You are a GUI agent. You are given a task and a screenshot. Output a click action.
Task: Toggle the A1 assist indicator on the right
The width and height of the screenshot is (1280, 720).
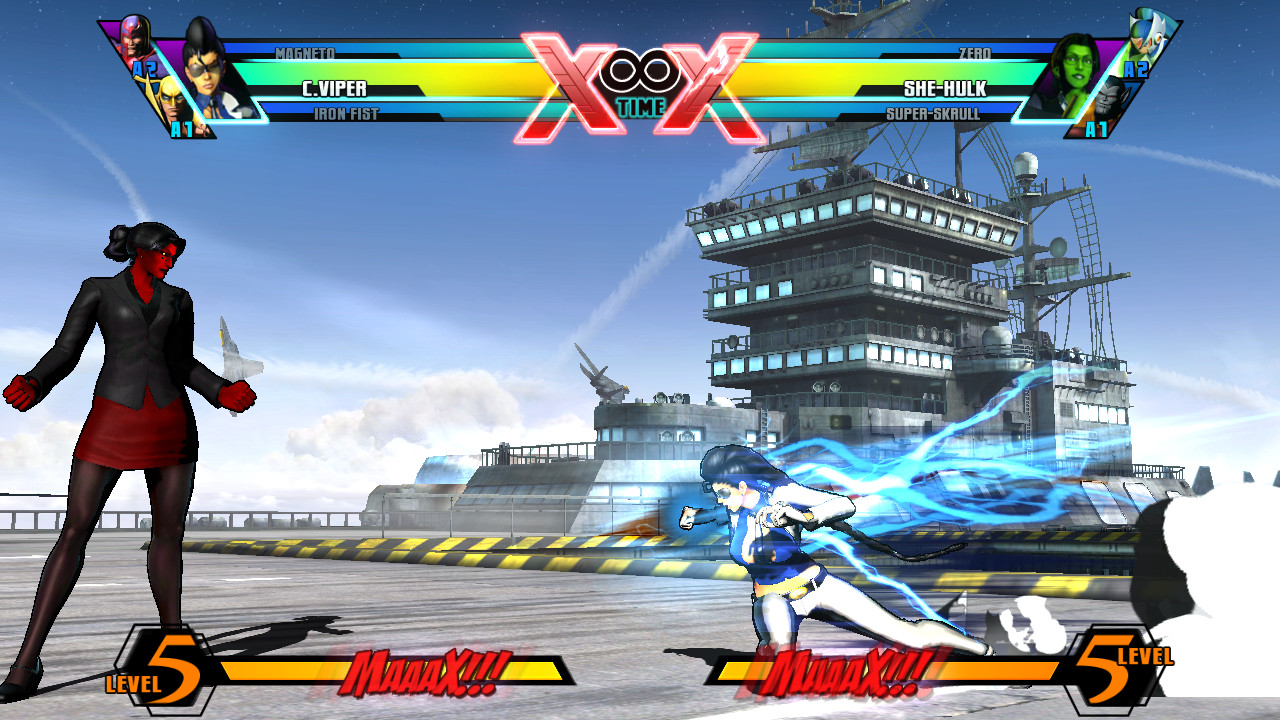(1095, 128)
